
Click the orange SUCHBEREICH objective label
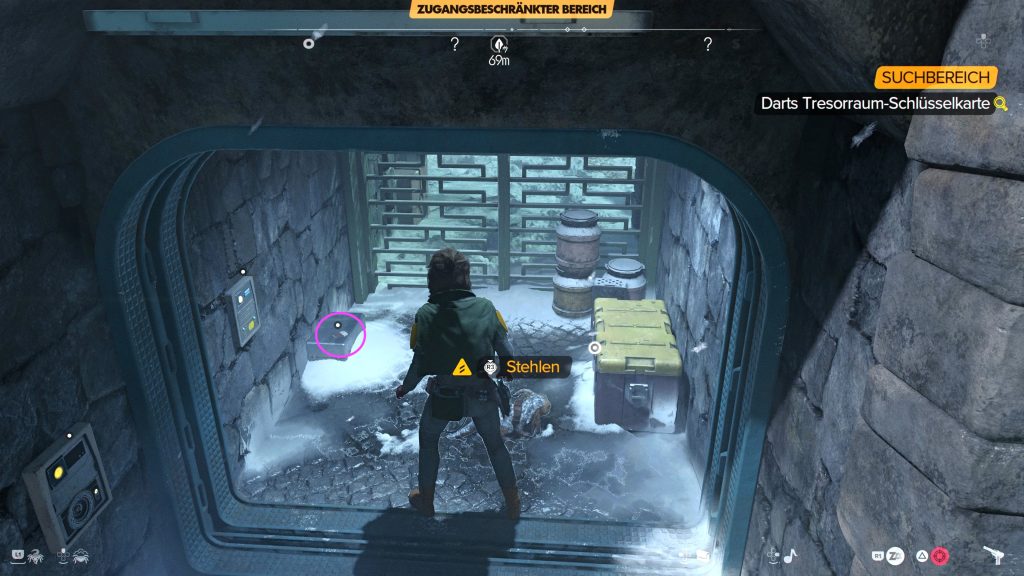click(x=936, y=78)
